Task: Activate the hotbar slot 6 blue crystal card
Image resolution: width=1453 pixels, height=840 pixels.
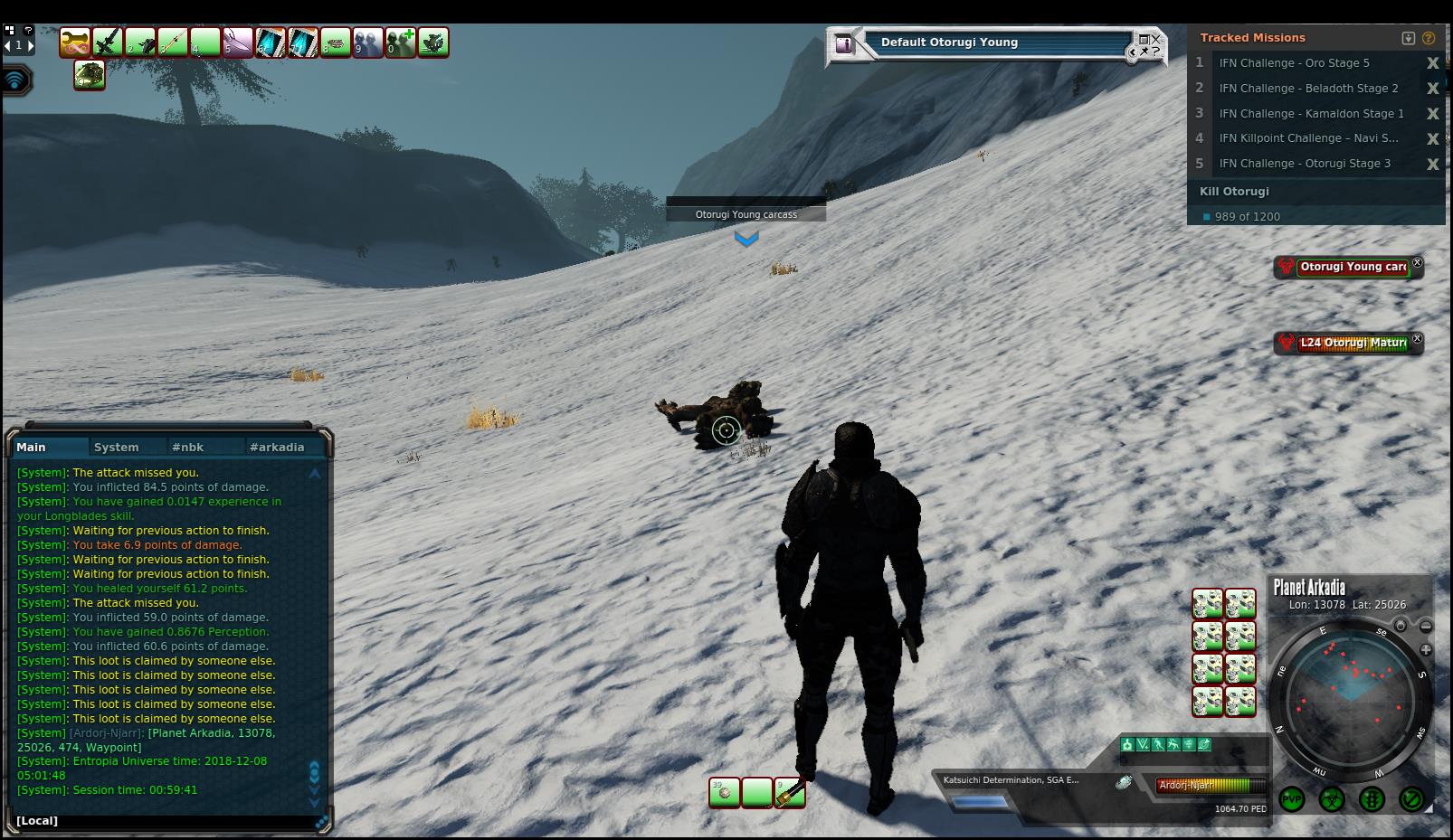Action: pyautogui.click(x=271, y=42)
